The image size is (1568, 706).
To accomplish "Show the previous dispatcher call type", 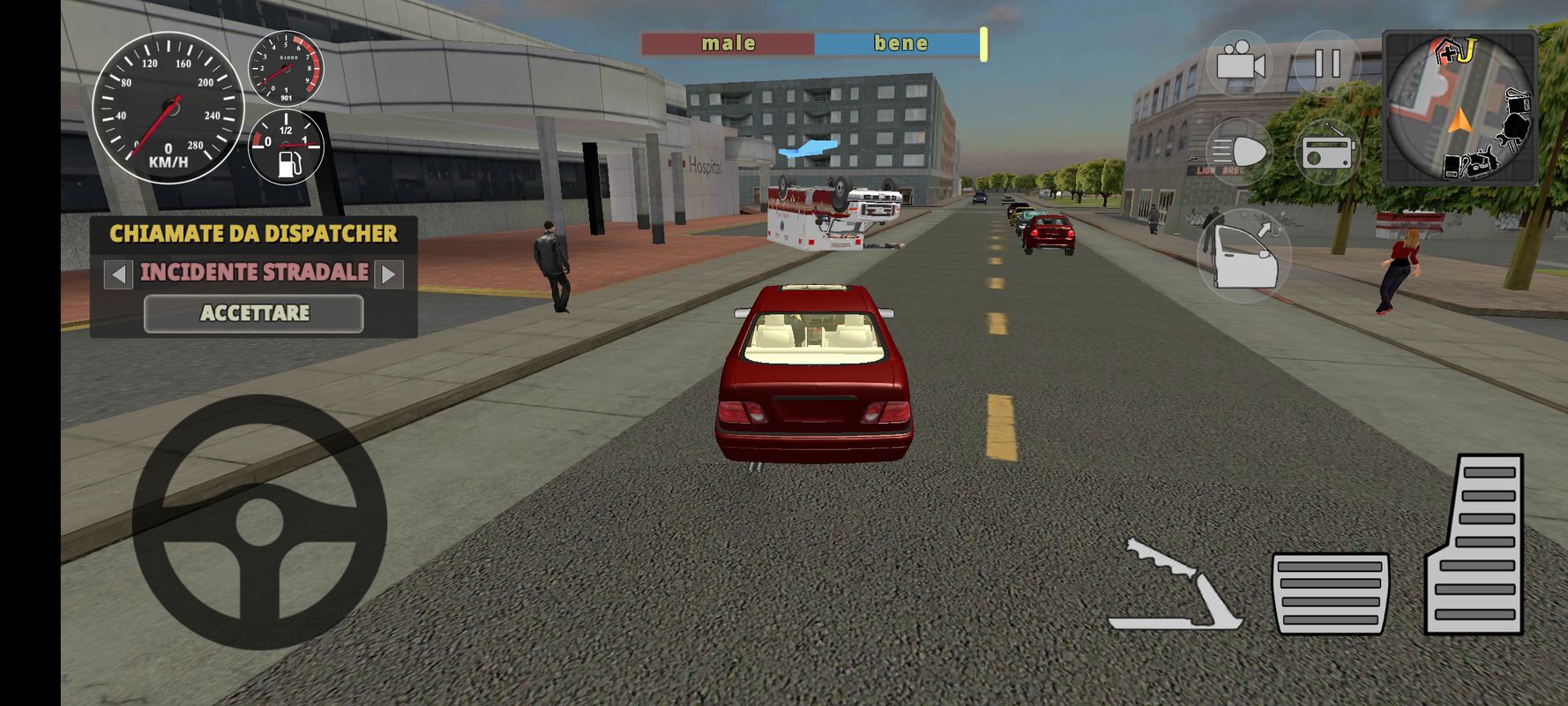I will (118, 274).
